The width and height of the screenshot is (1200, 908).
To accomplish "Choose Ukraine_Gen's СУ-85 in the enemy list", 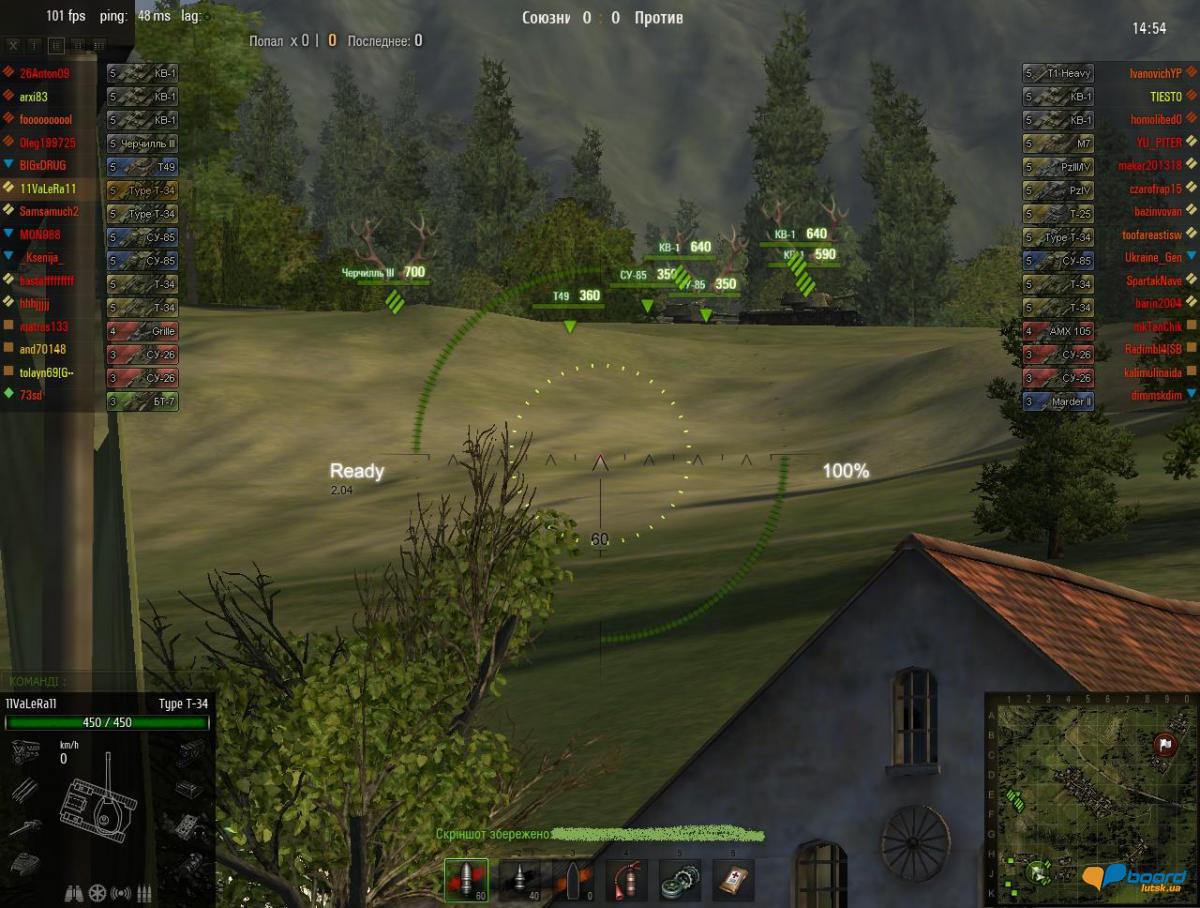I will tap(1108, 257).
